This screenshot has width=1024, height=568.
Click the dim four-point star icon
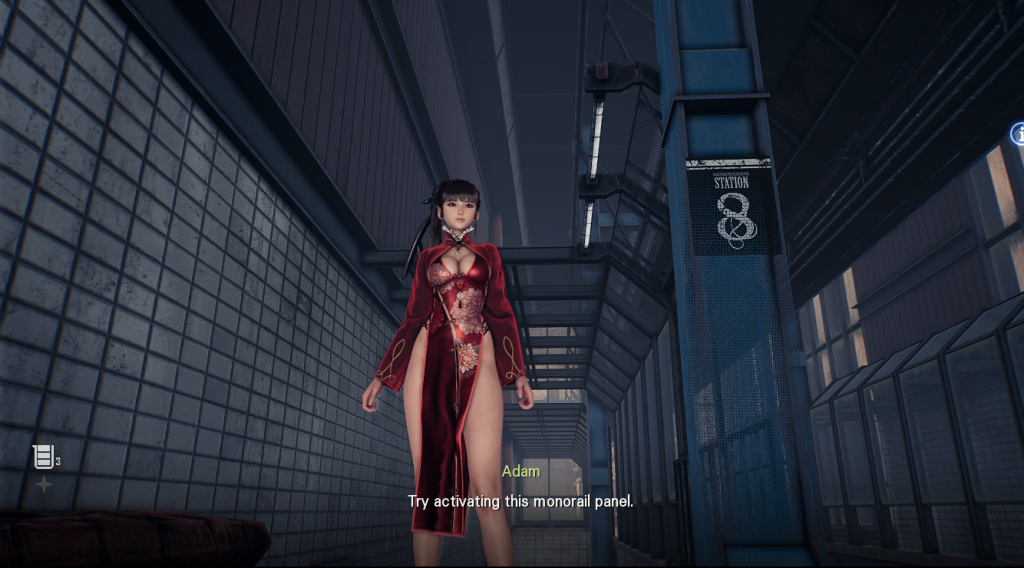tap(44, 485)
